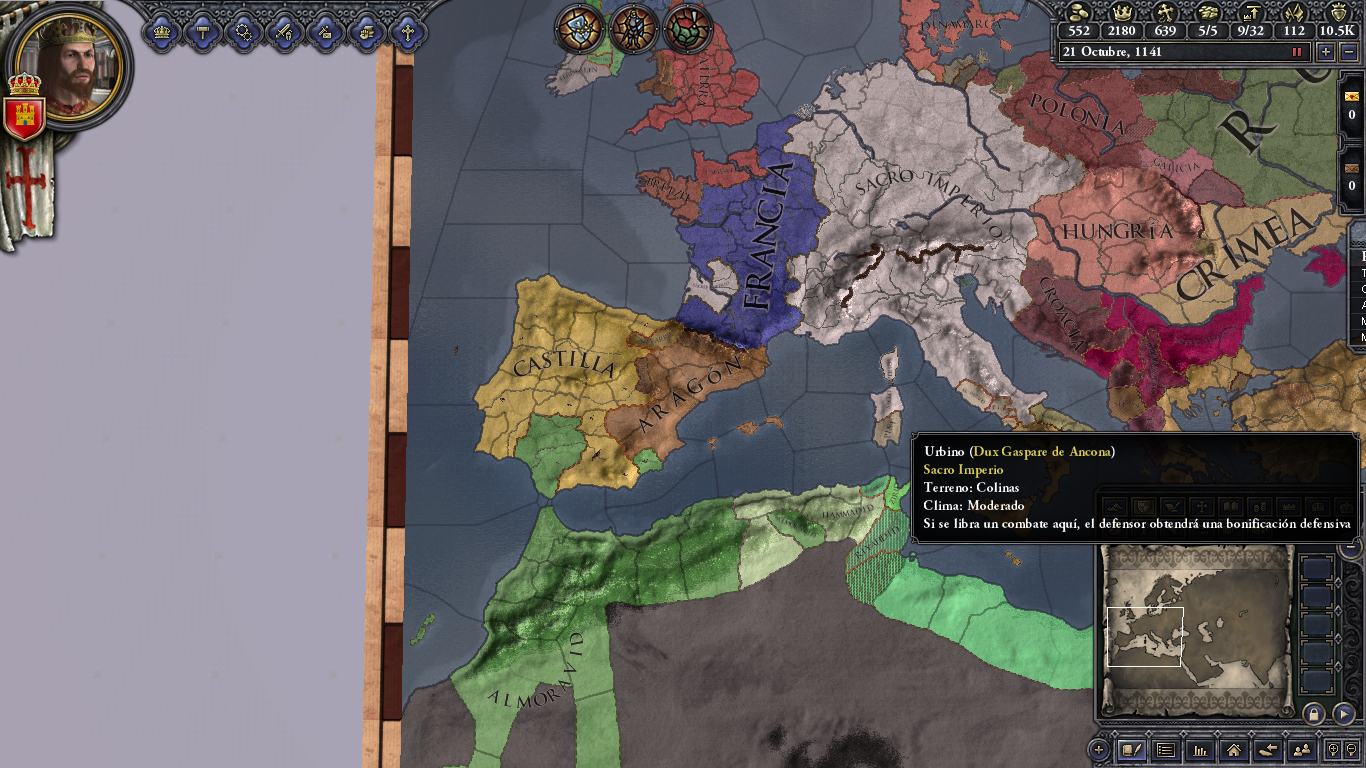Decrease game speed with the minus button

coord(1346,52)
